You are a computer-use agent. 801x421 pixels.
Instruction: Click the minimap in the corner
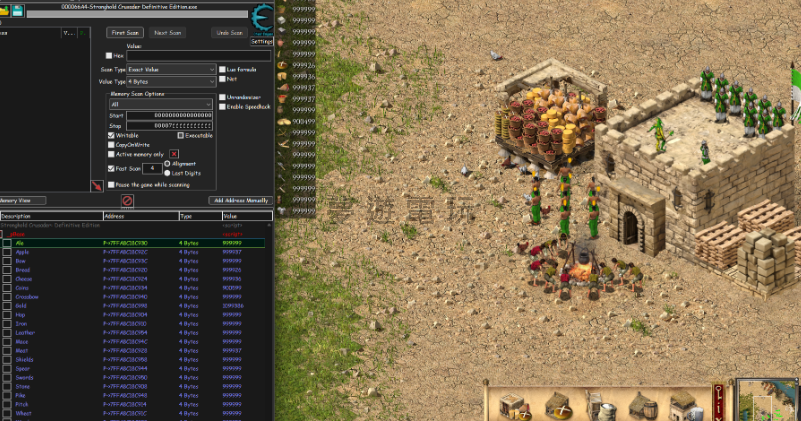pos(768,402)
